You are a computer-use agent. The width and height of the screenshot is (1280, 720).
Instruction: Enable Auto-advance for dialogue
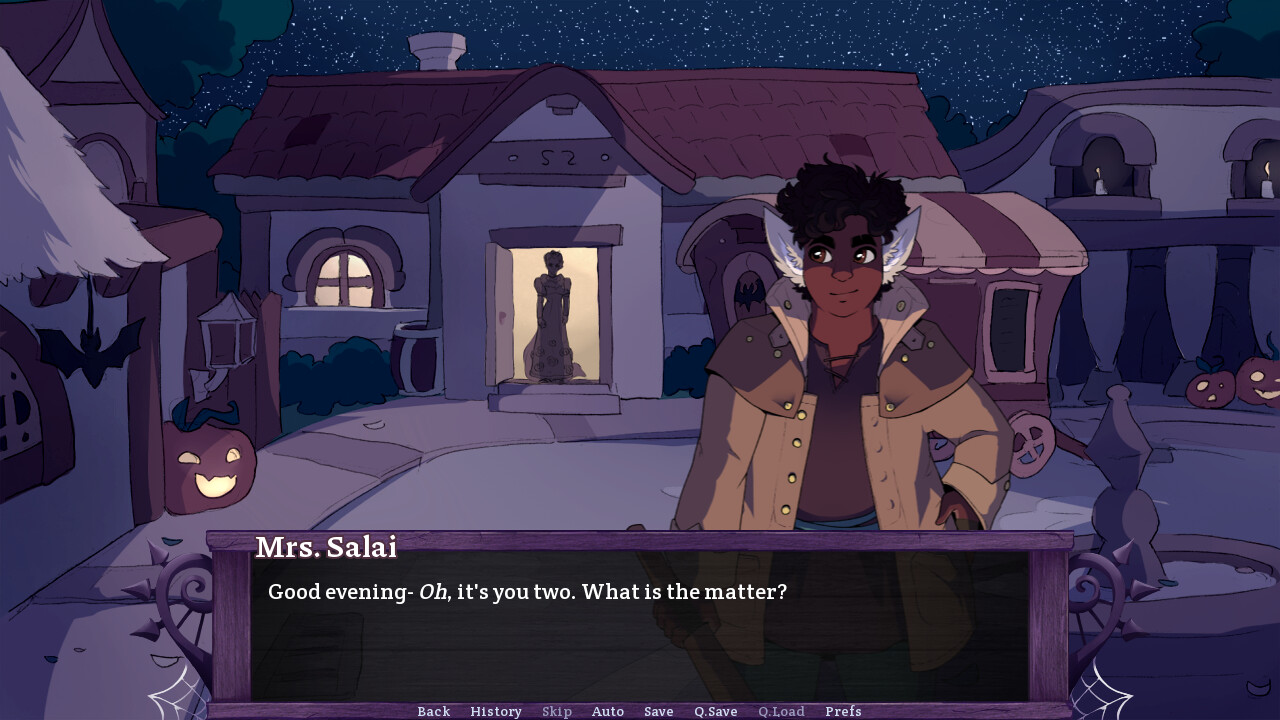tap(608, 711)
